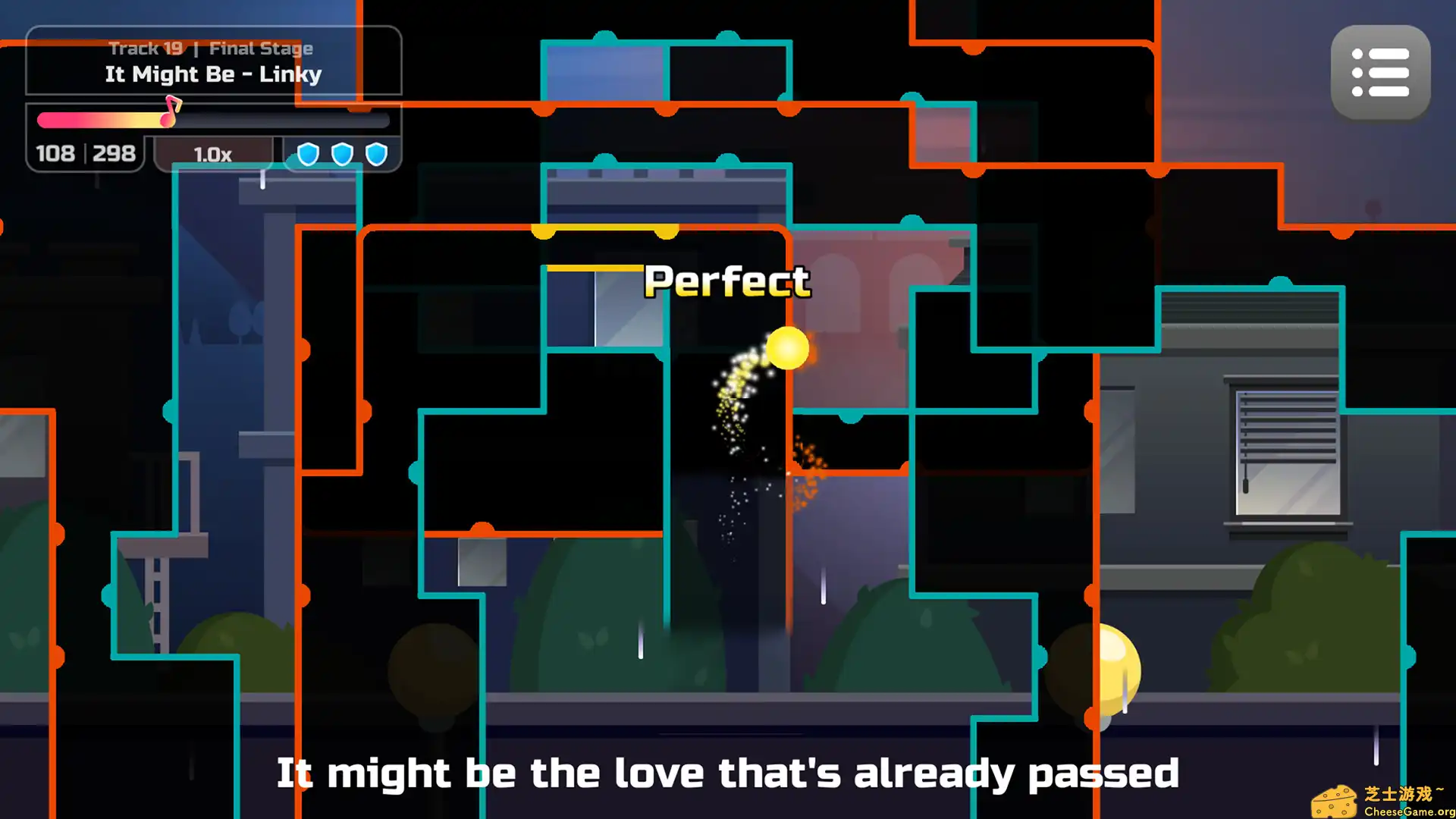
Task: Toggle the second shield protection indicator
Action: 343,153
